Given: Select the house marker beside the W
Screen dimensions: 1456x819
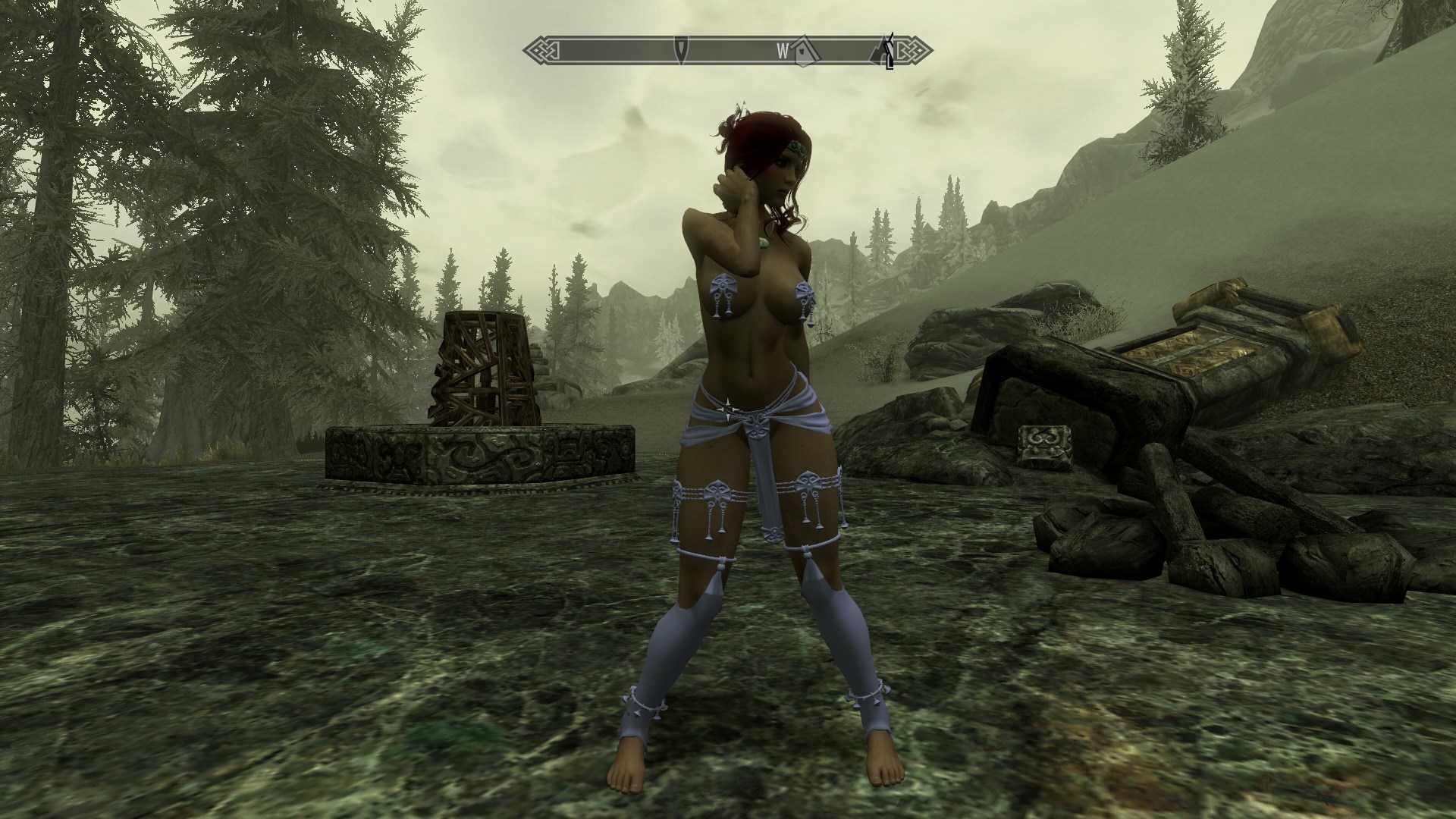Looking at the screenshot, I should point(803,51).
